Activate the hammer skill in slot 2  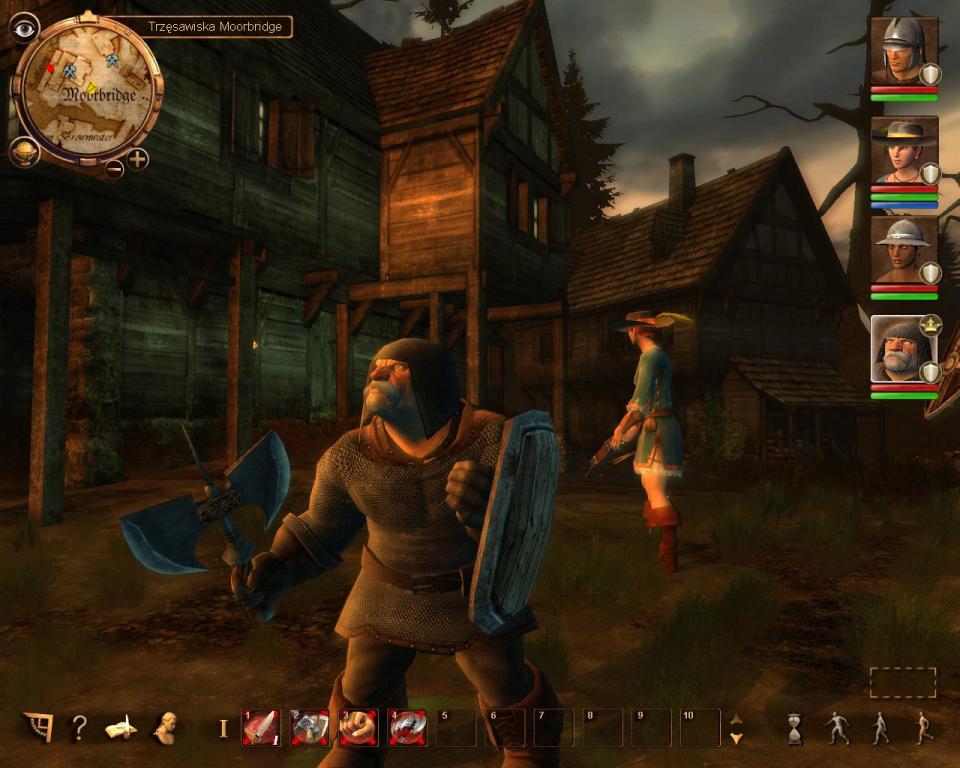pyautogui.click(x=309, y=728)
